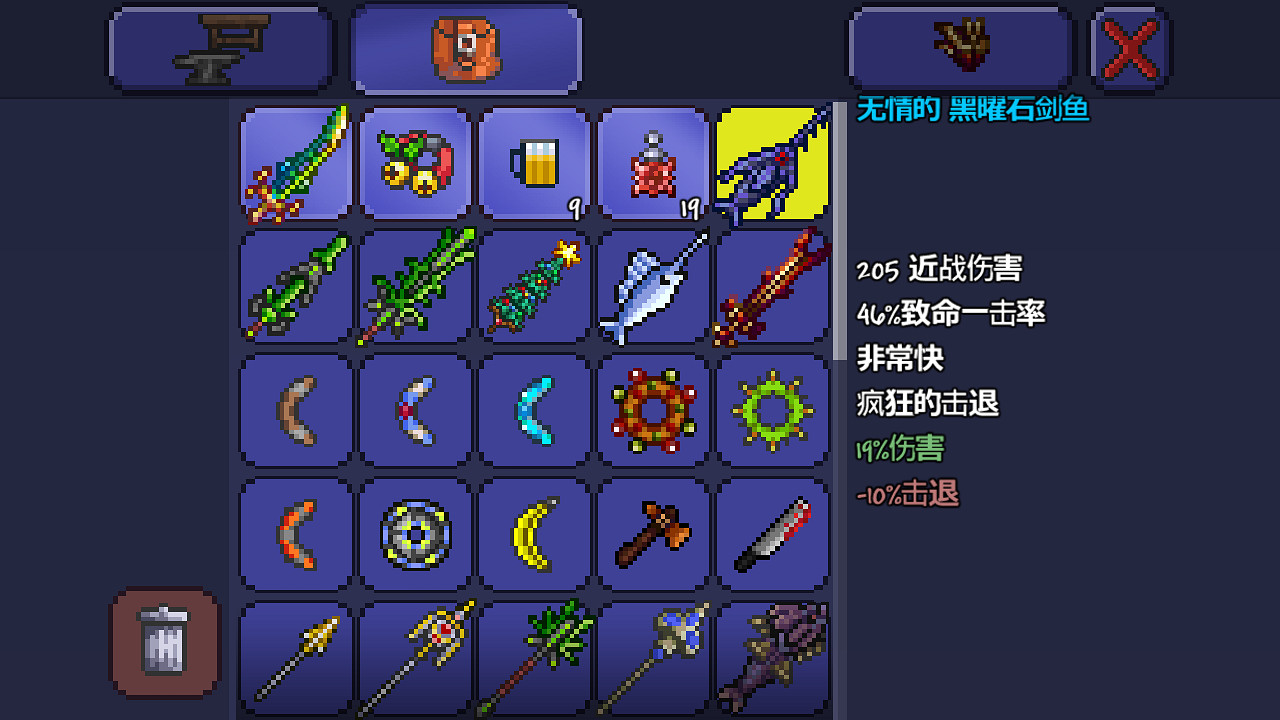Open the backpack inventory tab
Screen dimensions: 1280x720
tap(466, 46)
